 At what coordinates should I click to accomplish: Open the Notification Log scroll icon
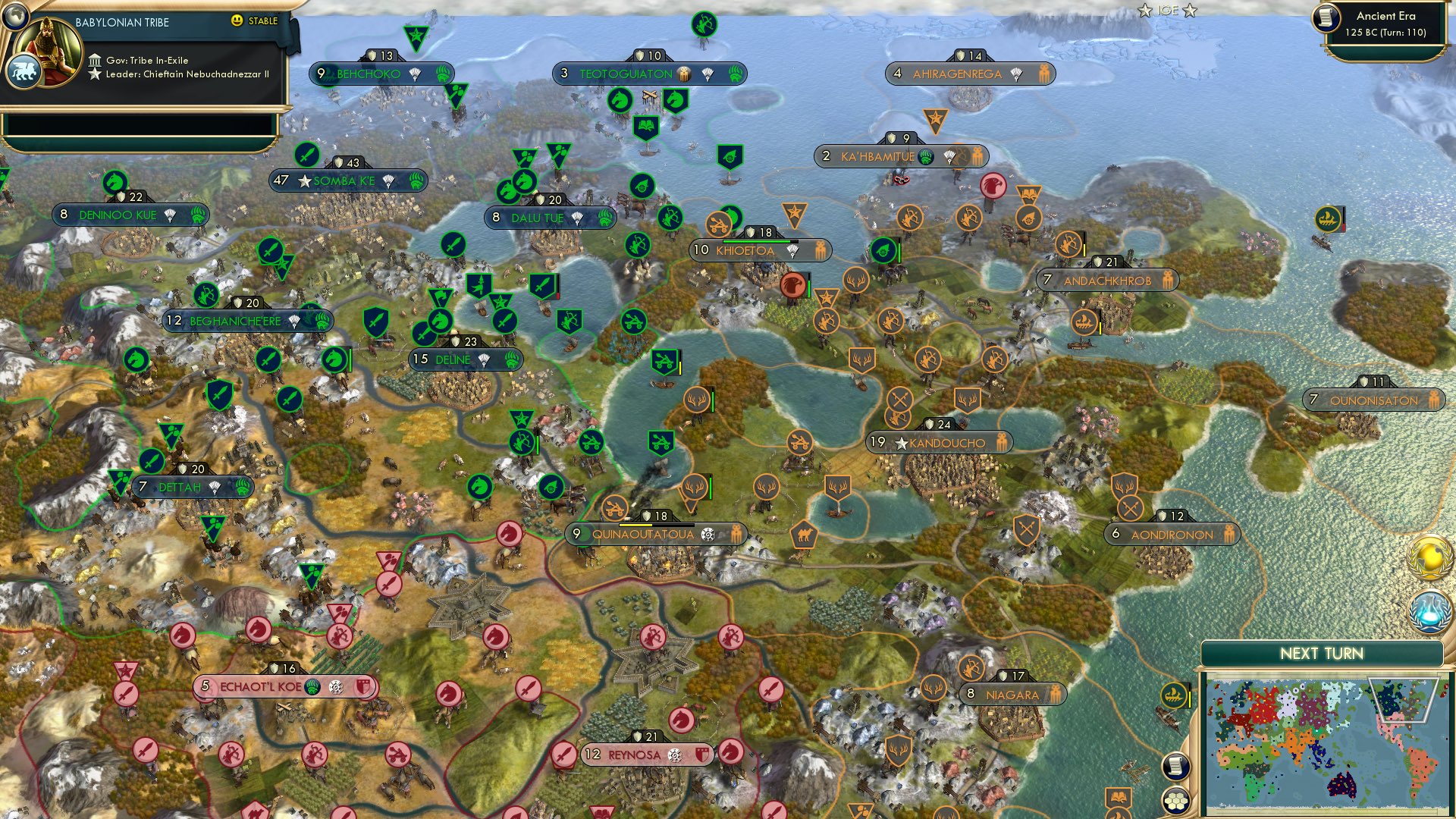[1177, 767]
